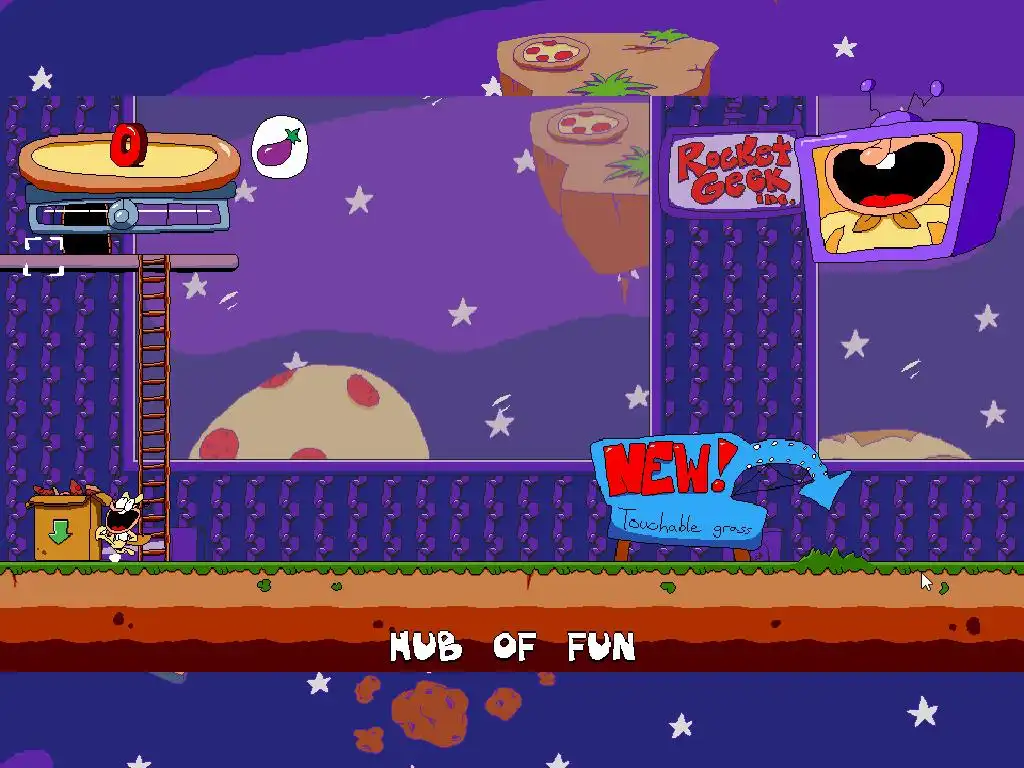1024x768 pixels.
Task: Click the eggplant speech bubble icon
Action: pyautogui.click(x=278, y=148)
